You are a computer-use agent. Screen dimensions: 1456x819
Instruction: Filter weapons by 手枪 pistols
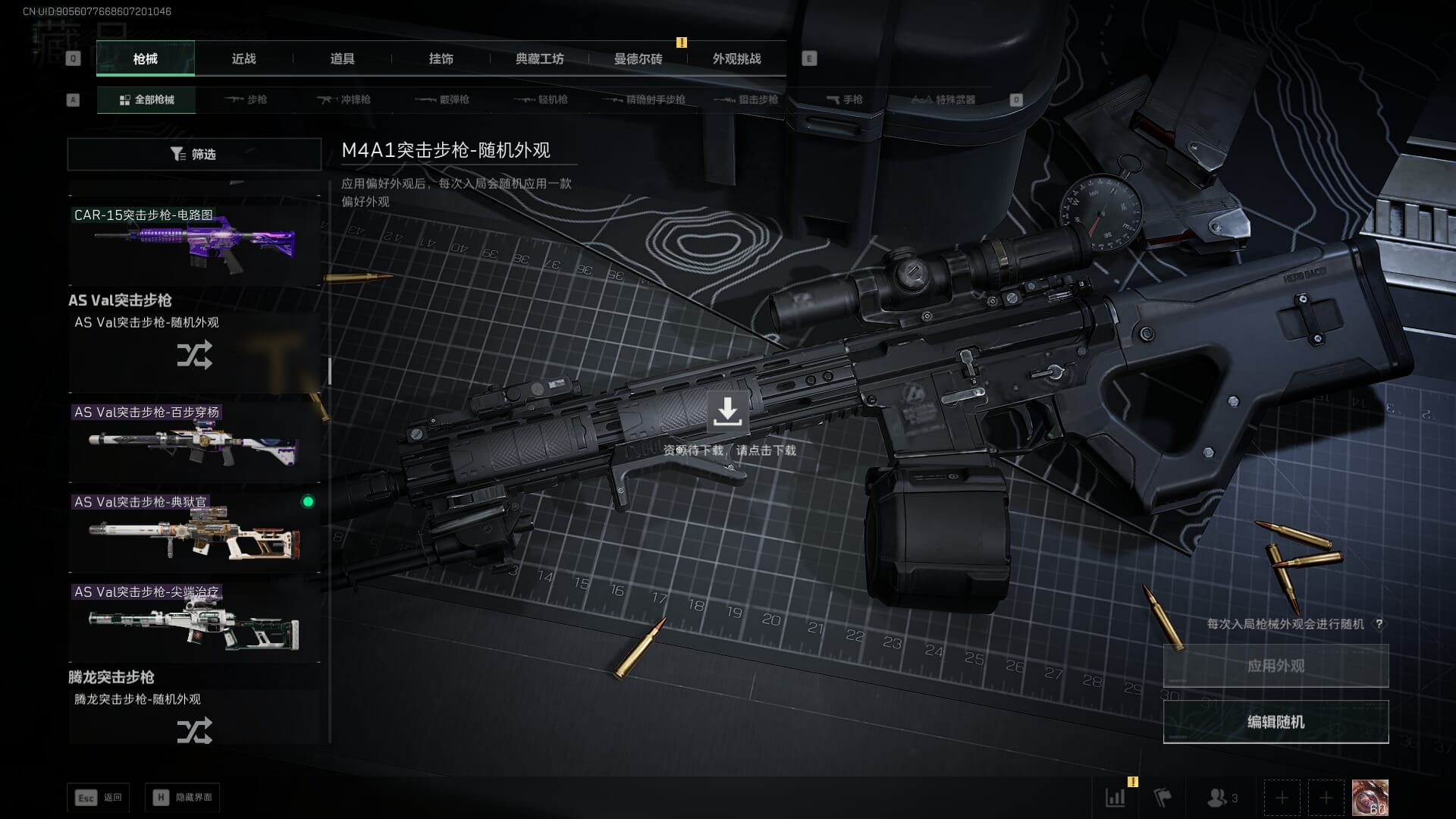pos(844,99)
